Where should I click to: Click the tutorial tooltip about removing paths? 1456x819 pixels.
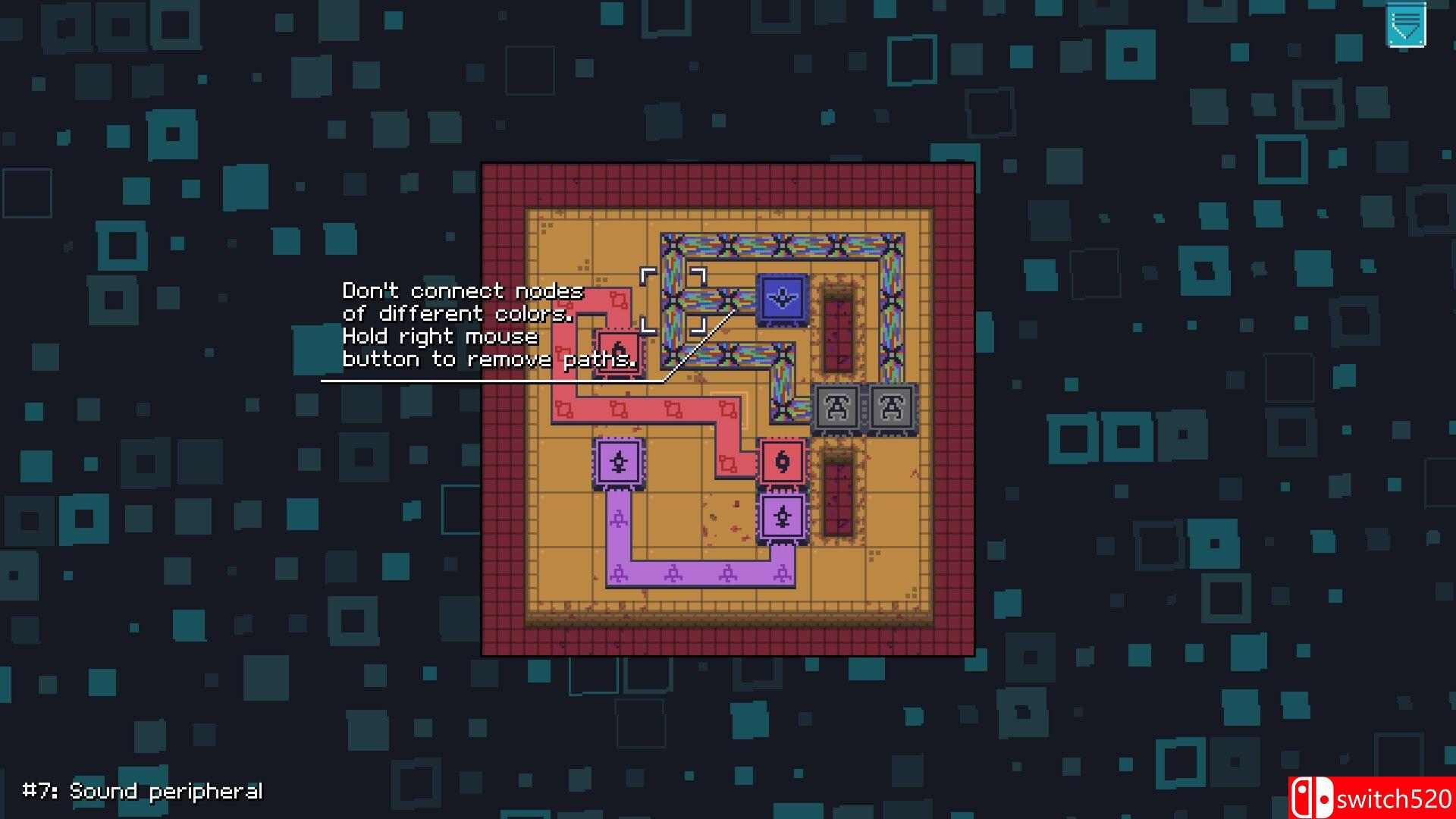489,359
